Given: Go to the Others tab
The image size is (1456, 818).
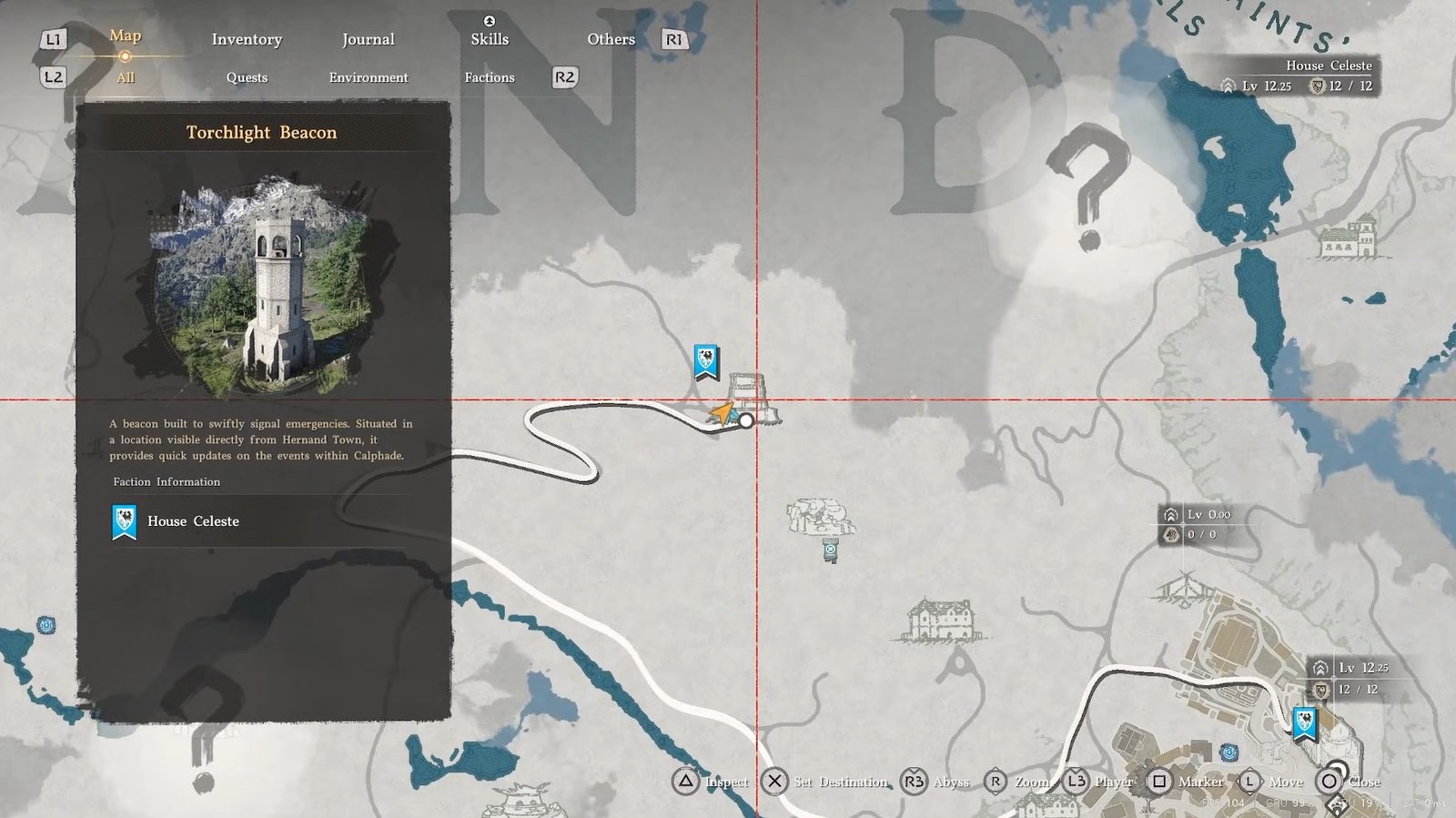Looking at the screenshot, I should point(611,39).
